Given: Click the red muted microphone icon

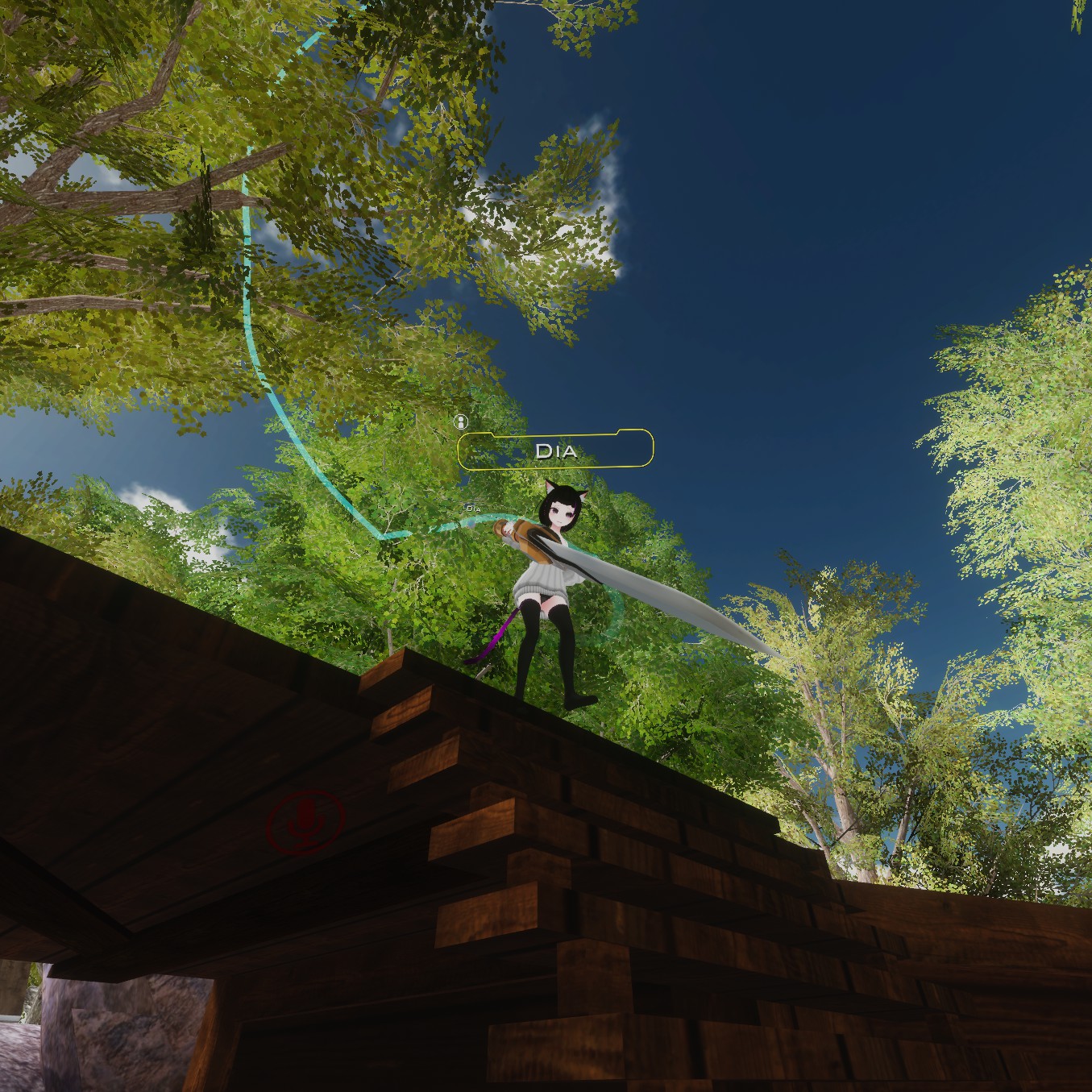Looking at the screenshot, I should point(305,820).
